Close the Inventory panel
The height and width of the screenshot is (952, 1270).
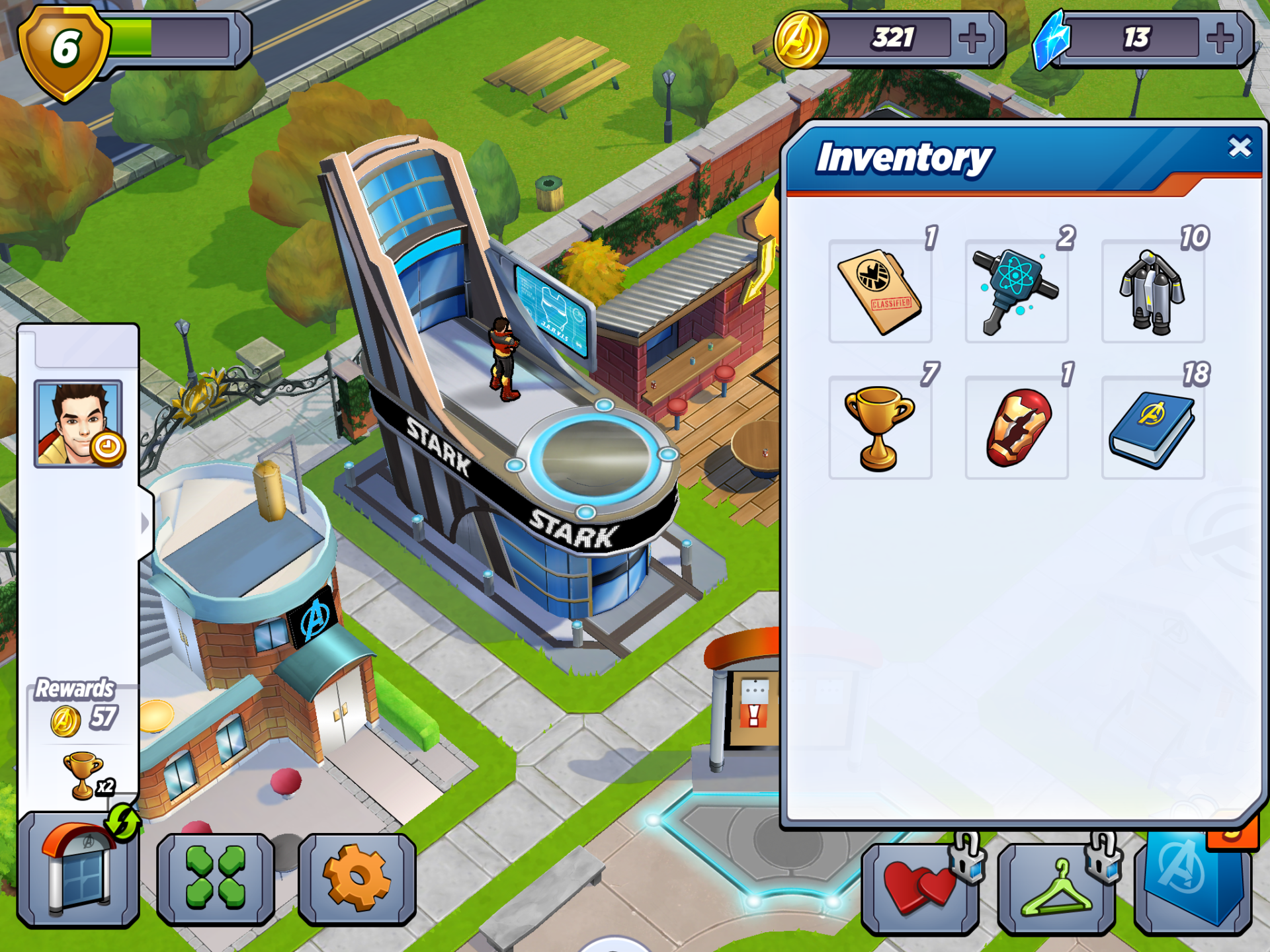click(1239, 147)
